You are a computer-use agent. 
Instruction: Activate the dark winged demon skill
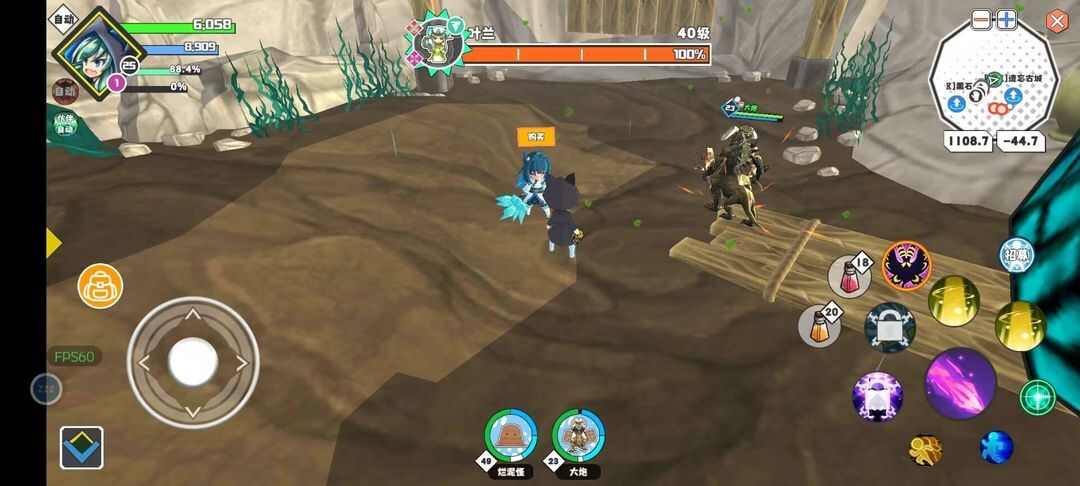coord(906,265)
